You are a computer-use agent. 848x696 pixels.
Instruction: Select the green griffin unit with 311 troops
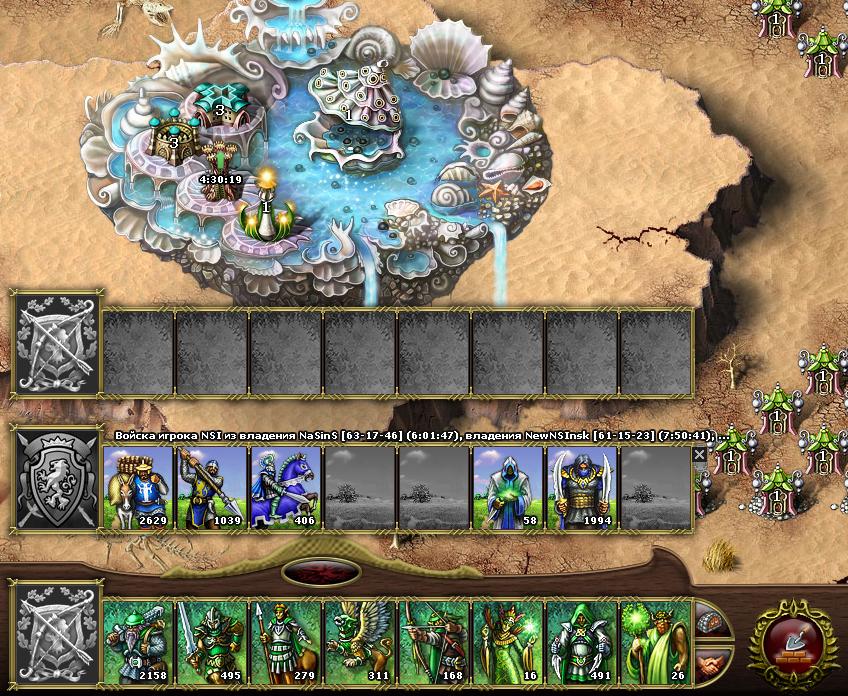361,641
